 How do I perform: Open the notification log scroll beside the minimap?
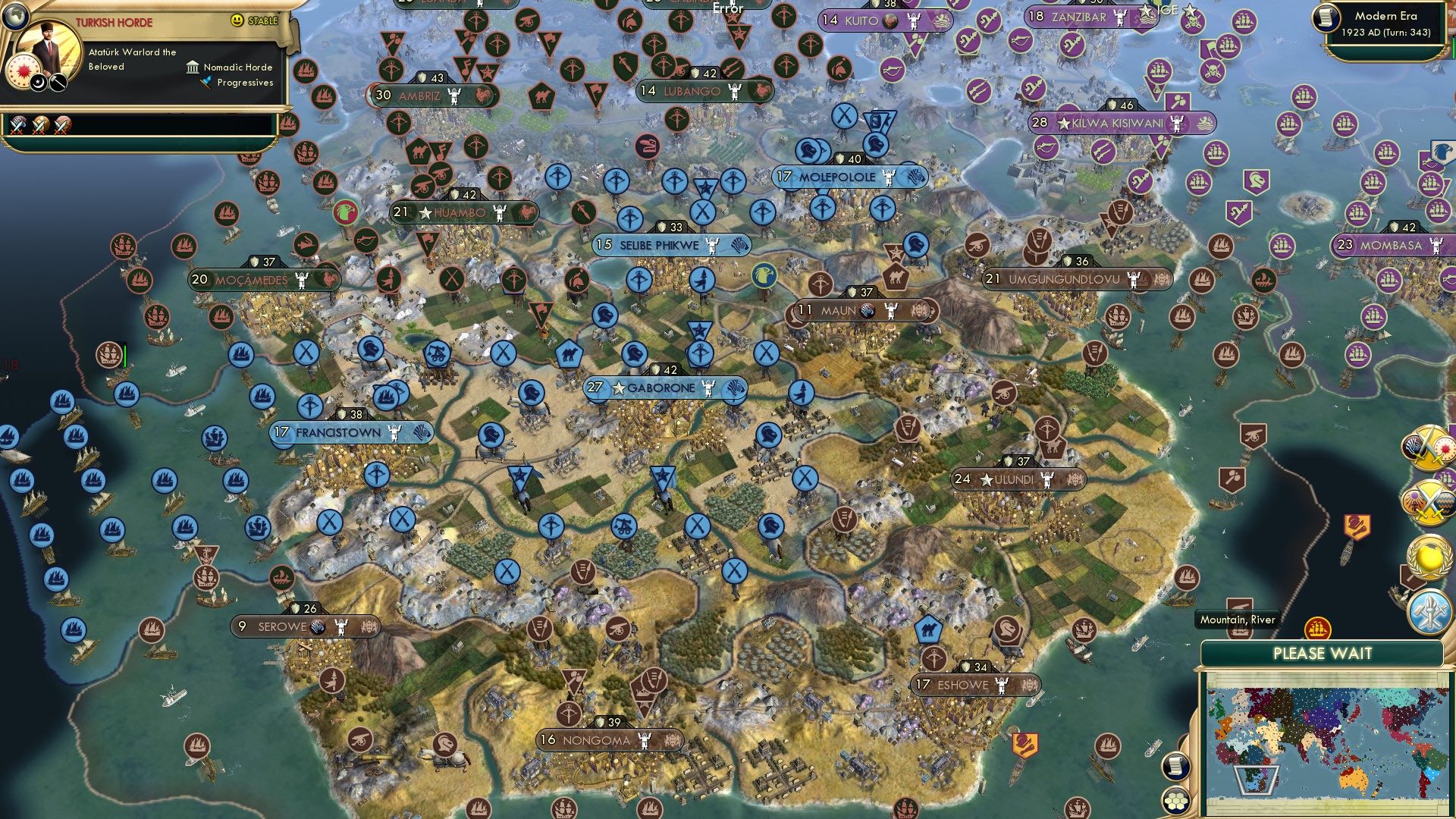[x=1175, y=766]
